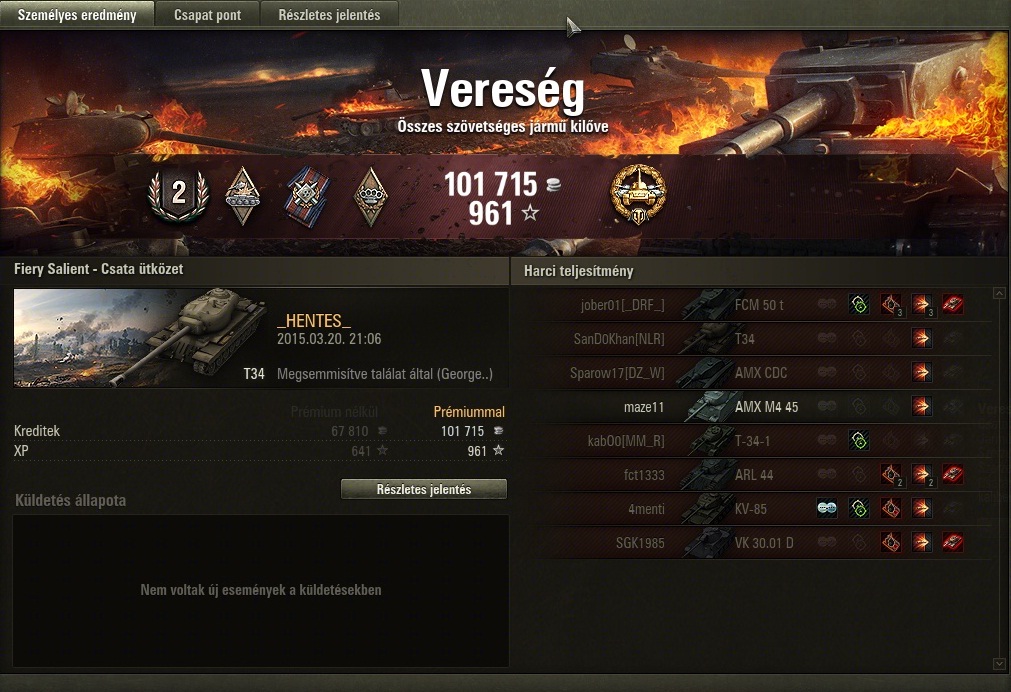
Task: Click the Részletes jelentés button below XP
Action: tap(423, 490)
